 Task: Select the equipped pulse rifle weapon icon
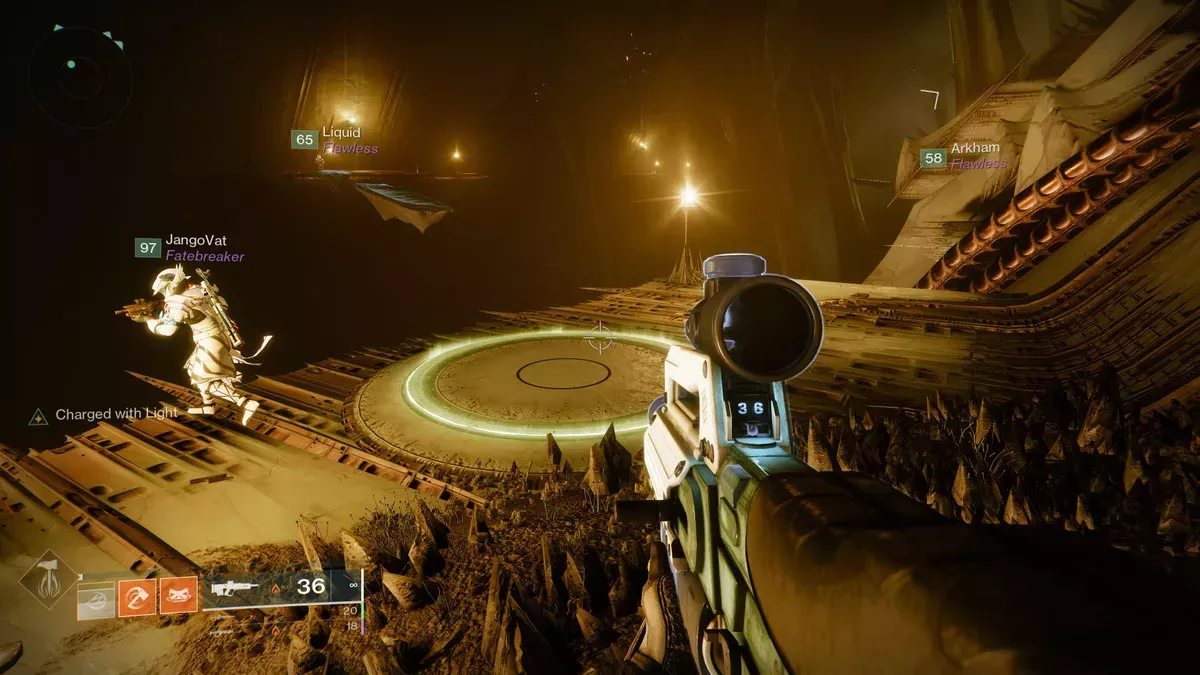(x=236, y=589)
